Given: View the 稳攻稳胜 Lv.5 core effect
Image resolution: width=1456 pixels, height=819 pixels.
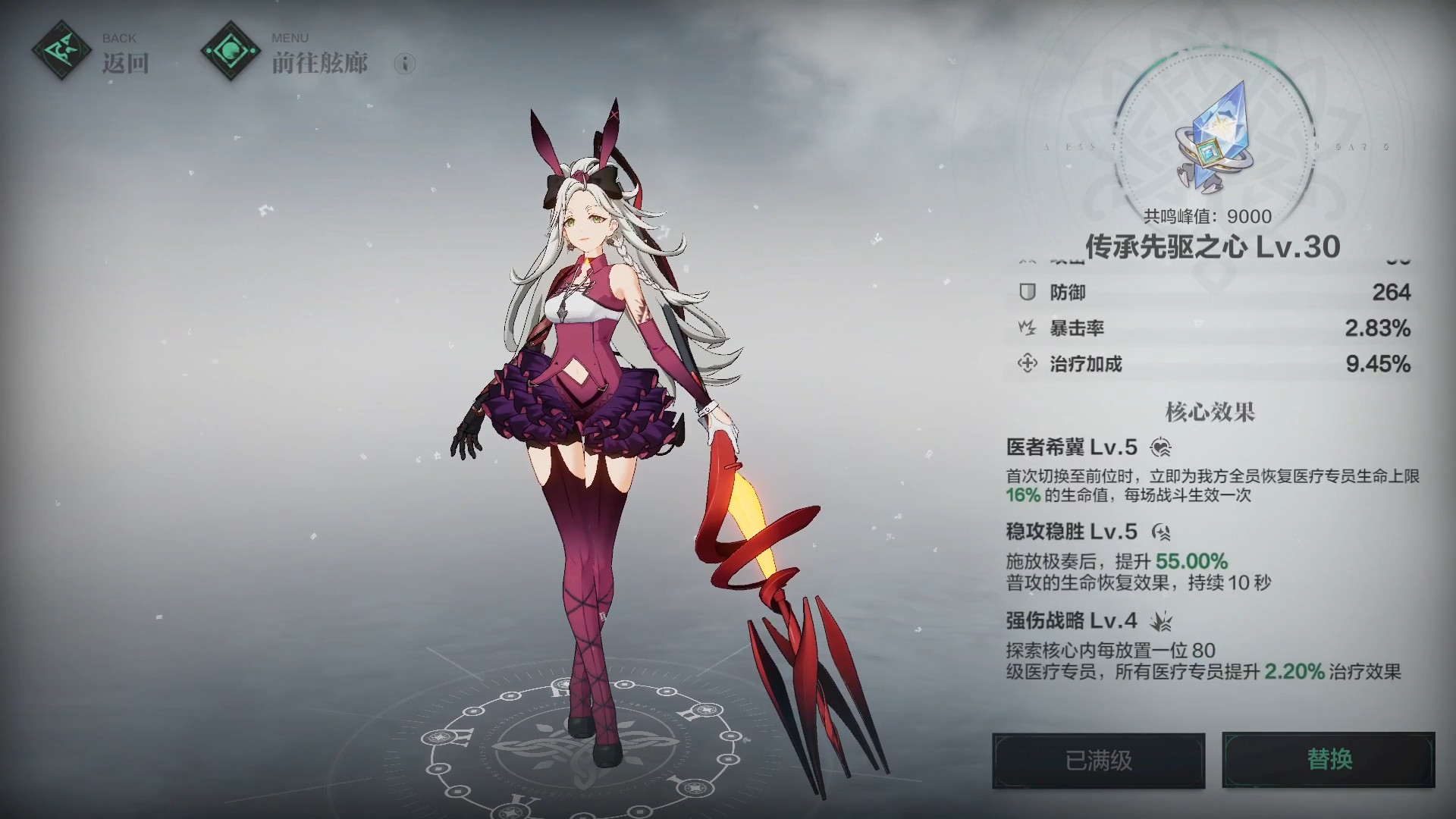Looking at the screenshot, I should click(x=1072, y=532).
